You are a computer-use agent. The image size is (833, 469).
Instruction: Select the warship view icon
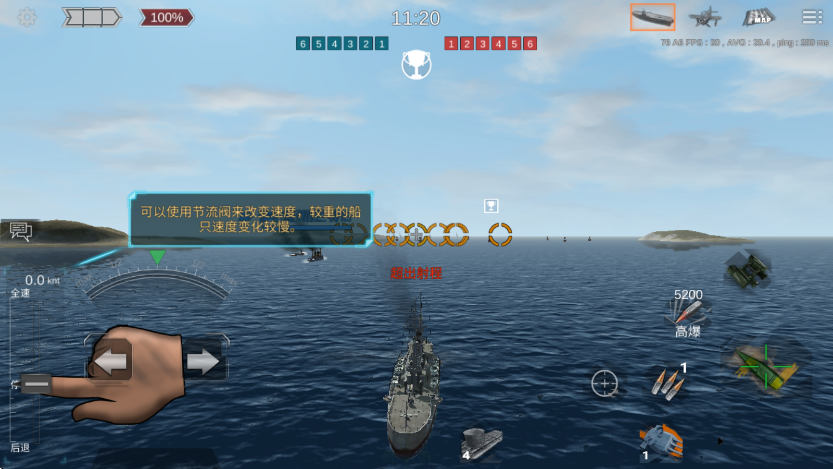[x=652, y=17]
